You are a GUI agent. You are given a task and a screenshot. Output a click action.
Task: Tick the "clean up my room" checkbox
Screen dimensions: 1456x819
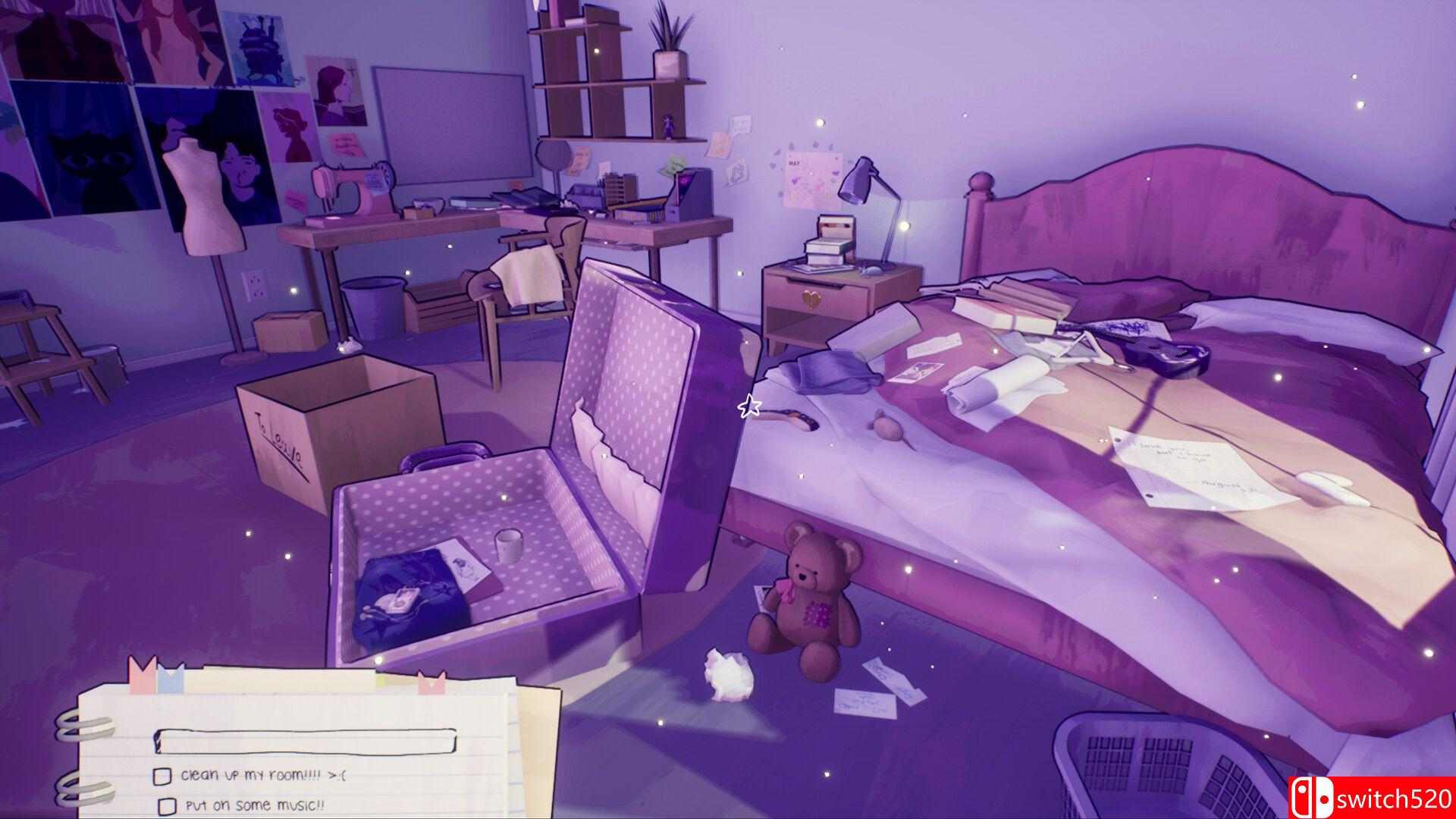coord(162,776)
